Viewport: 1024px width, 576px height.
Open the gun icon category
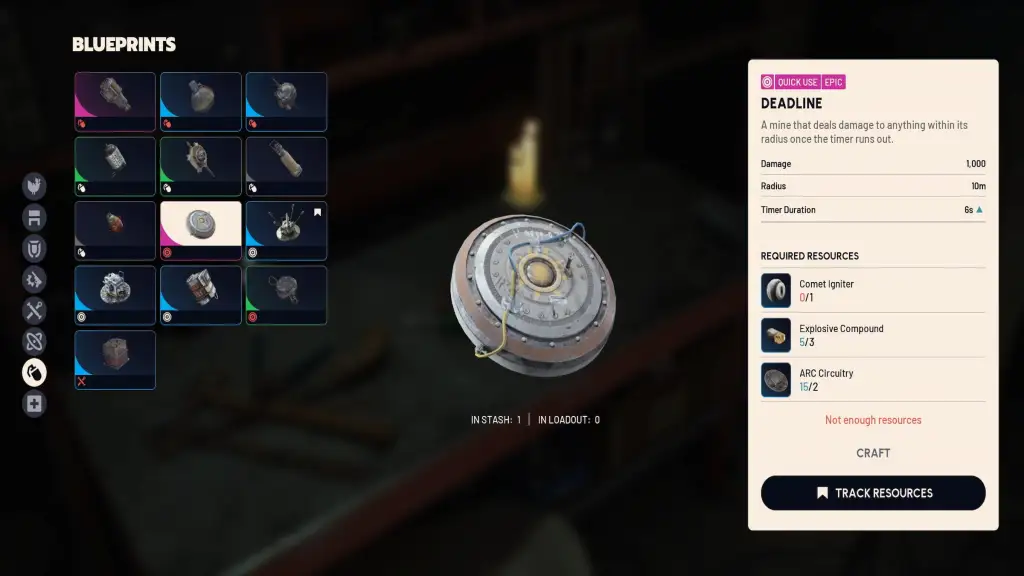pyautogui.click(x=35, y=280)
